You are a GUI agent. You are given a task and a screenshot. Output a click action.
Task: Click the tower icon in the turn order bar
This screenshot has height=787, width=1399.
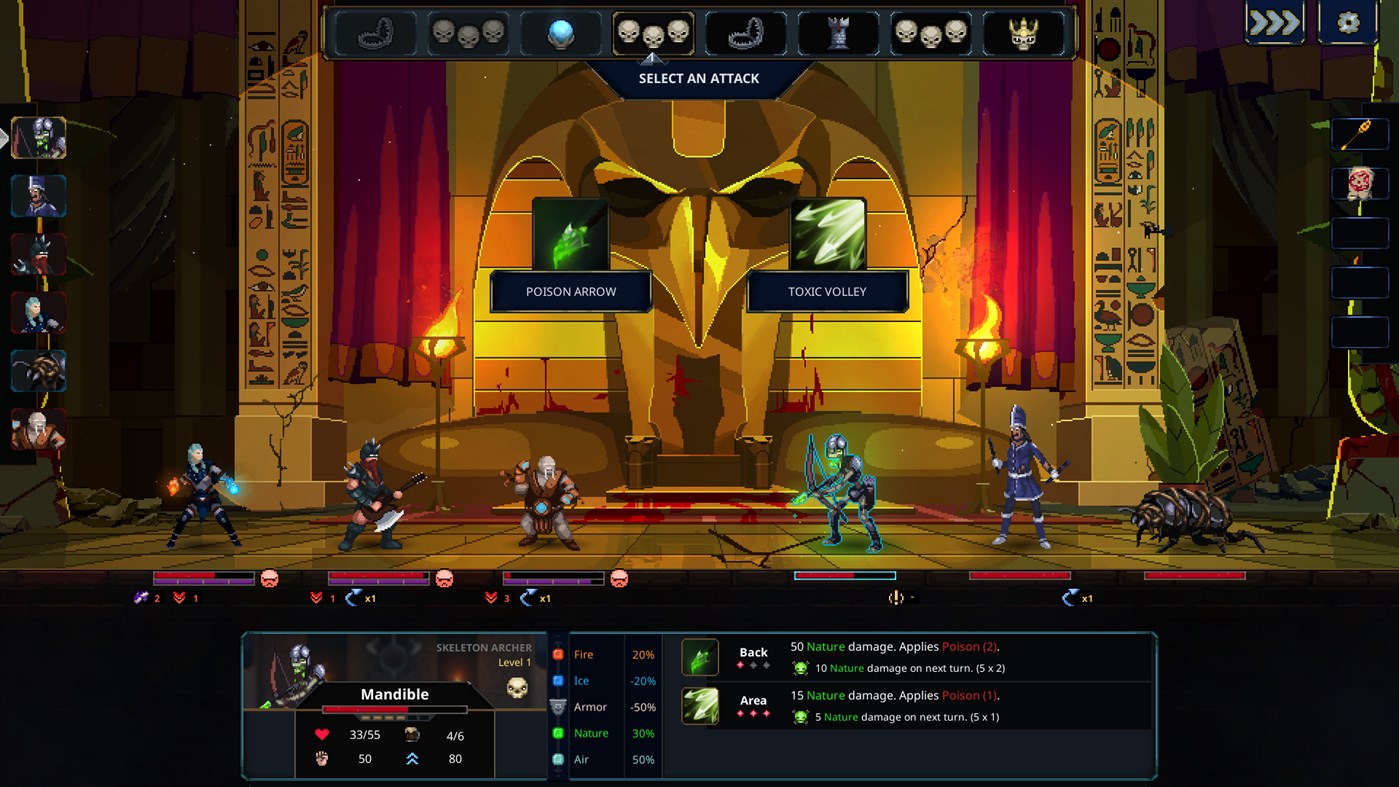[x=839, y=33]
